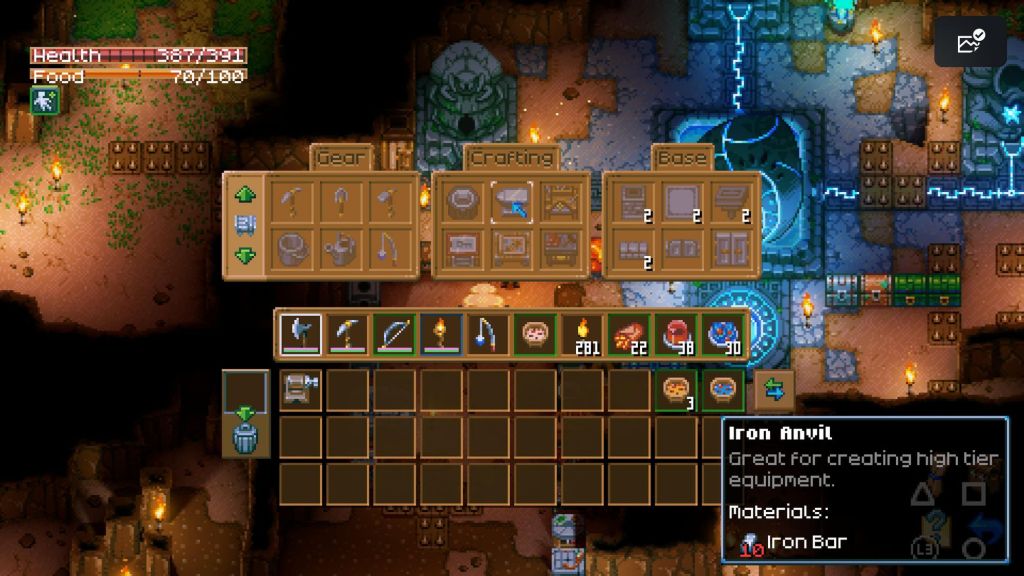Open the screenshot overlay button in the corner
This screenshot has height=576, width=1024.
970,42
